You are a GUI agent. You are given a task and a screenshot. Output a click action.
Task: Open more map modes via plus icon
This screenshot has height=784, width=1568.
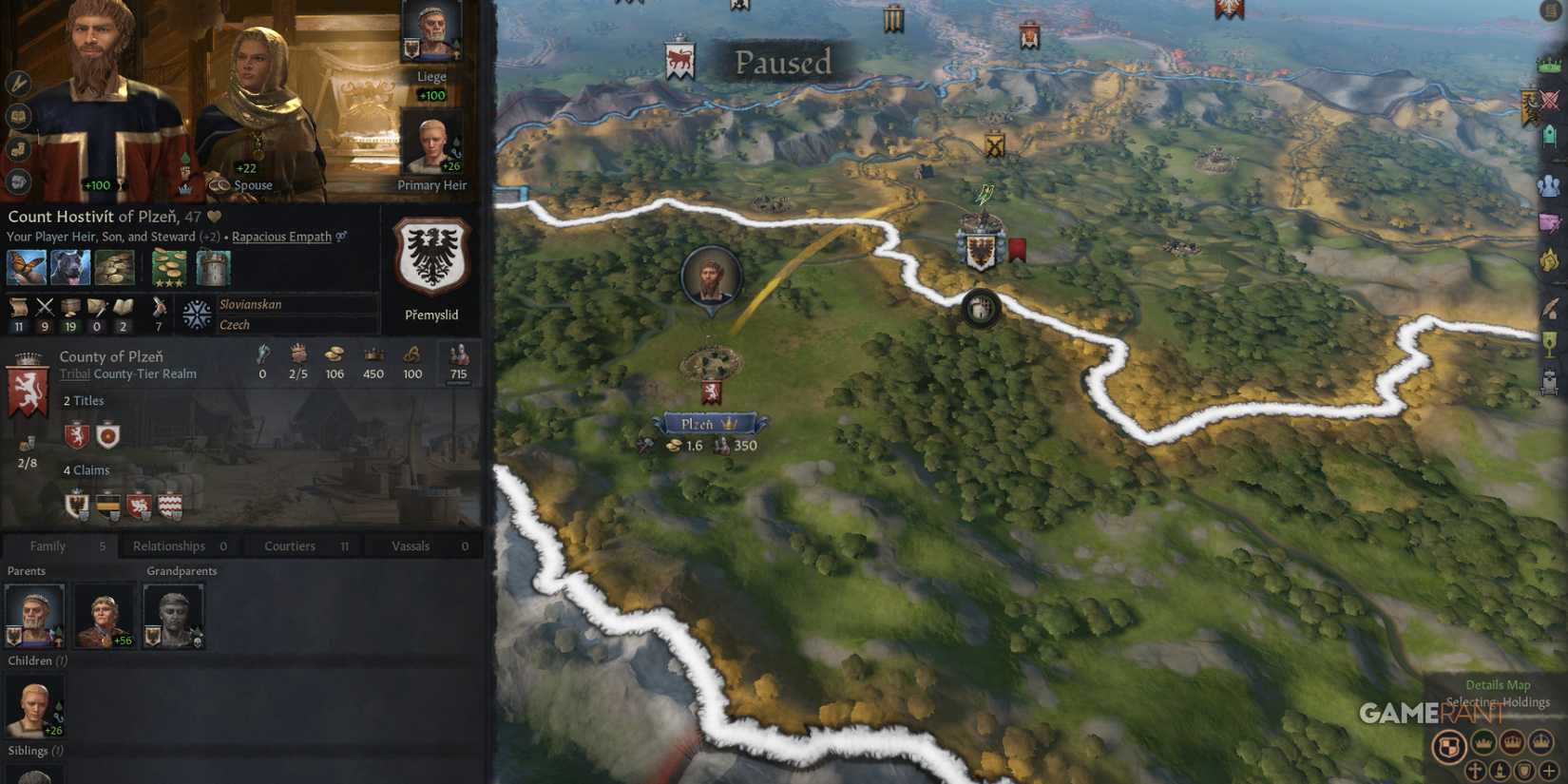pos(1549,772)
